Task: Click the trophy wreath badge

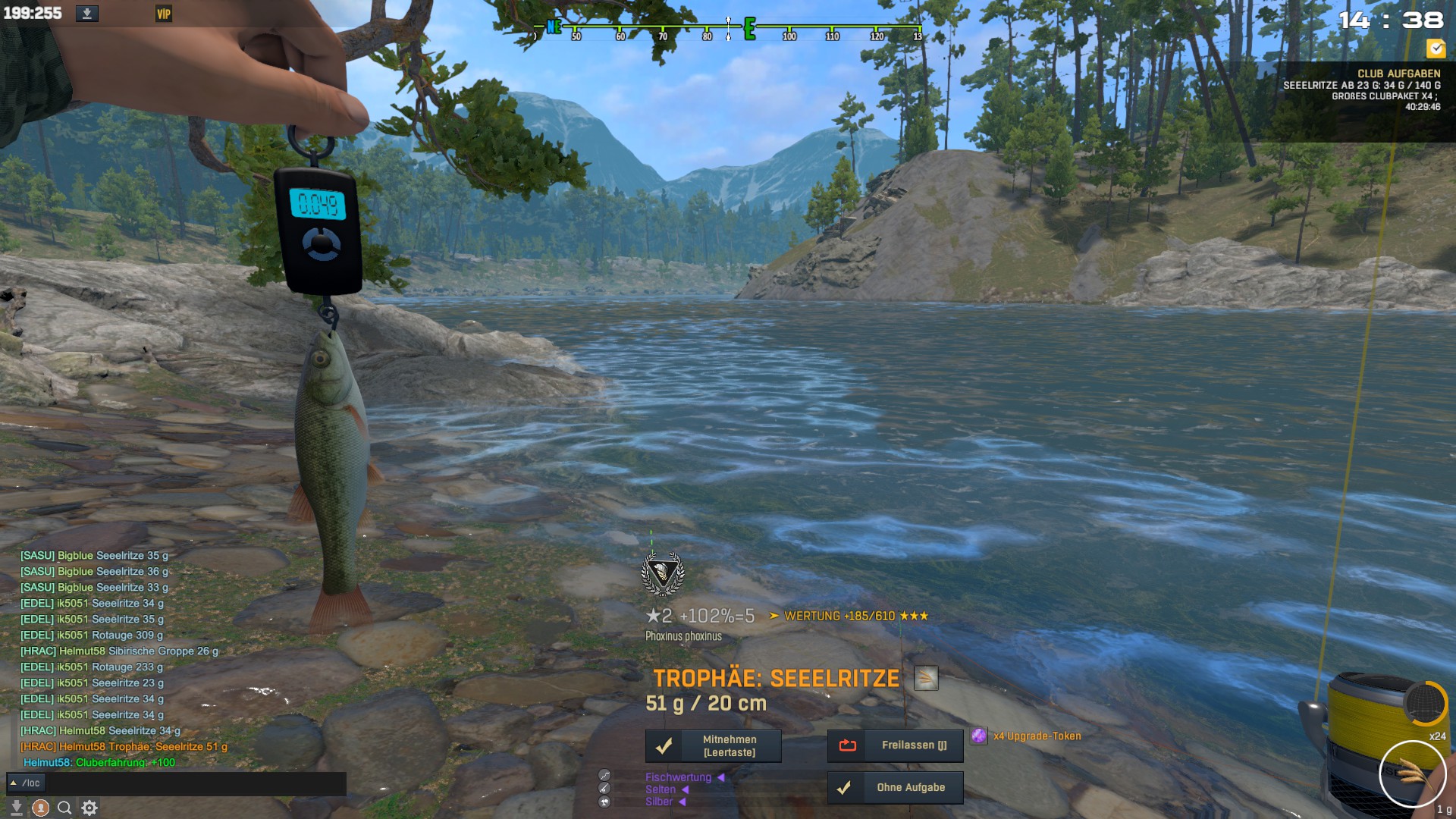Action: tap(663, 574)
